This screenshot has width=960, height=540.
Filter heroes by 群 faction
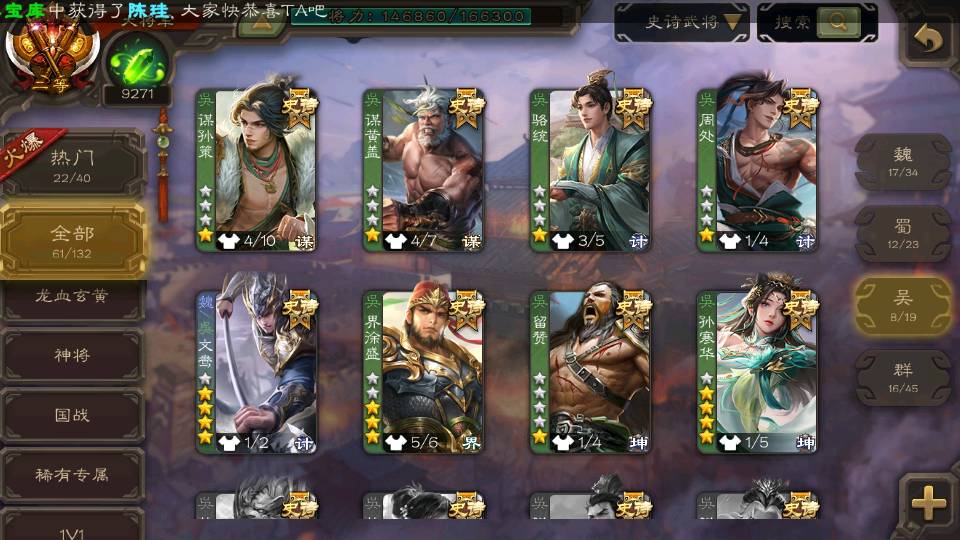pos(903,378)
